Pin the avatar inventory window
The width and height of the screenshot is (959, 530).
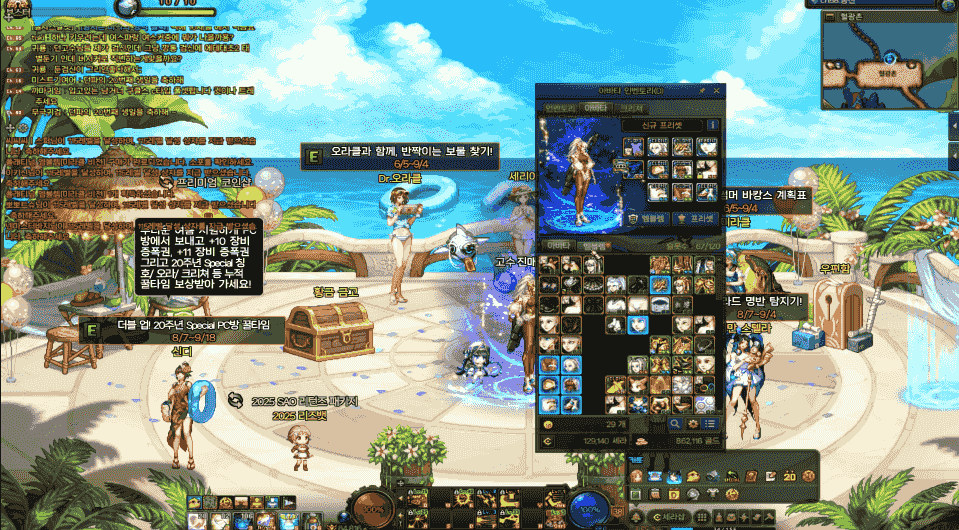click(x=703, y=92)
